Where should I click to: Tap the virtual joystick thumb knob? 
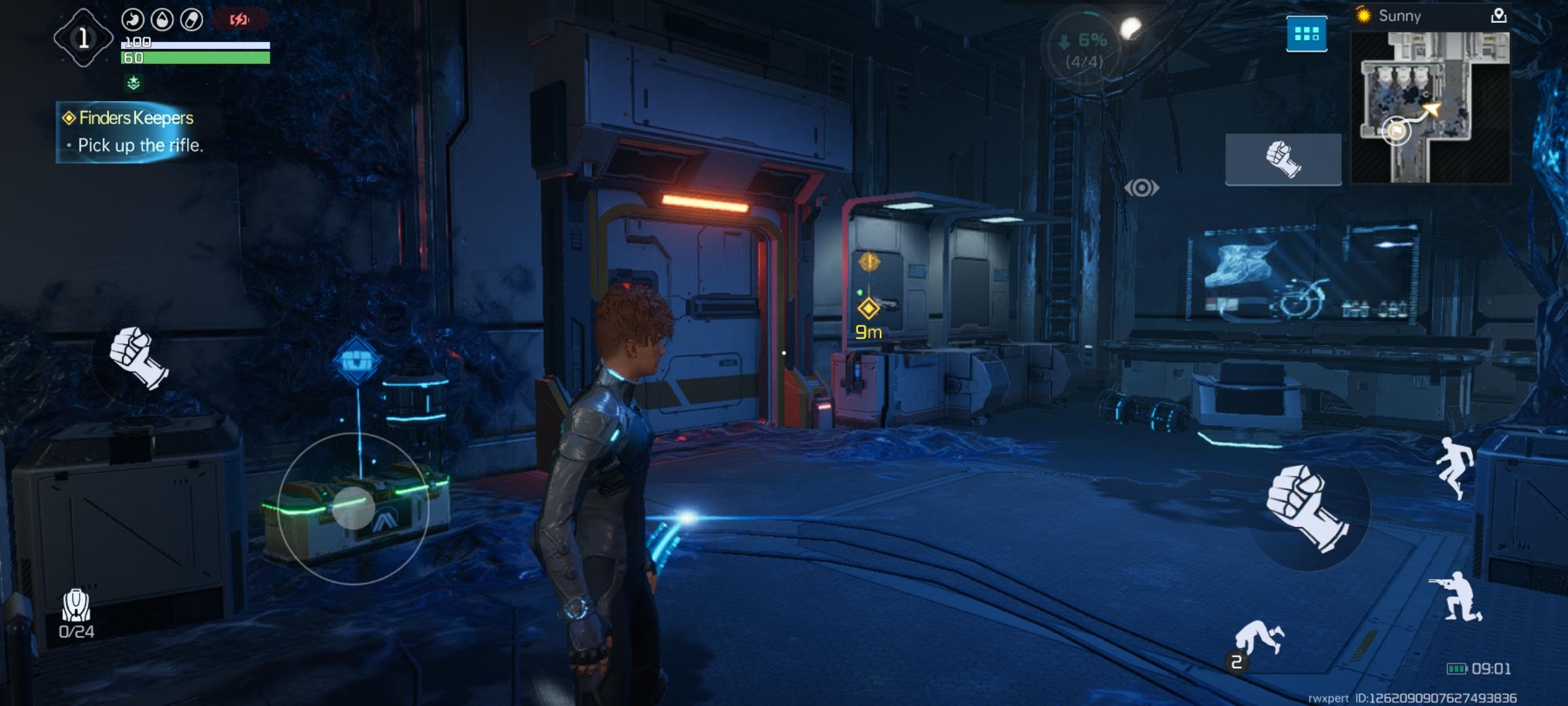click(x=353, y=508)
